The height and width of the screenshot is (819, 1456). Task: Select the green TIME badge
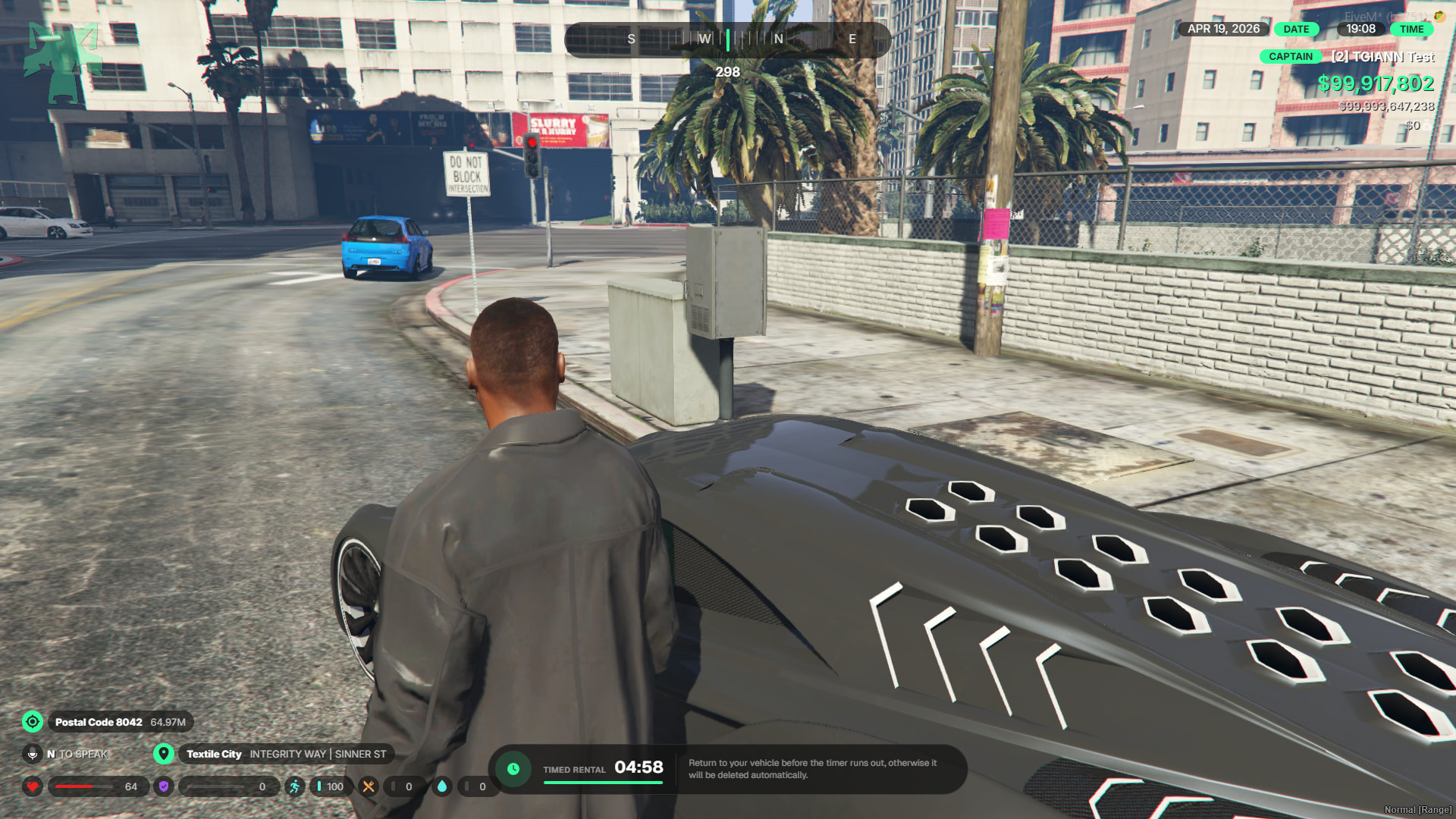(1411, 30)
